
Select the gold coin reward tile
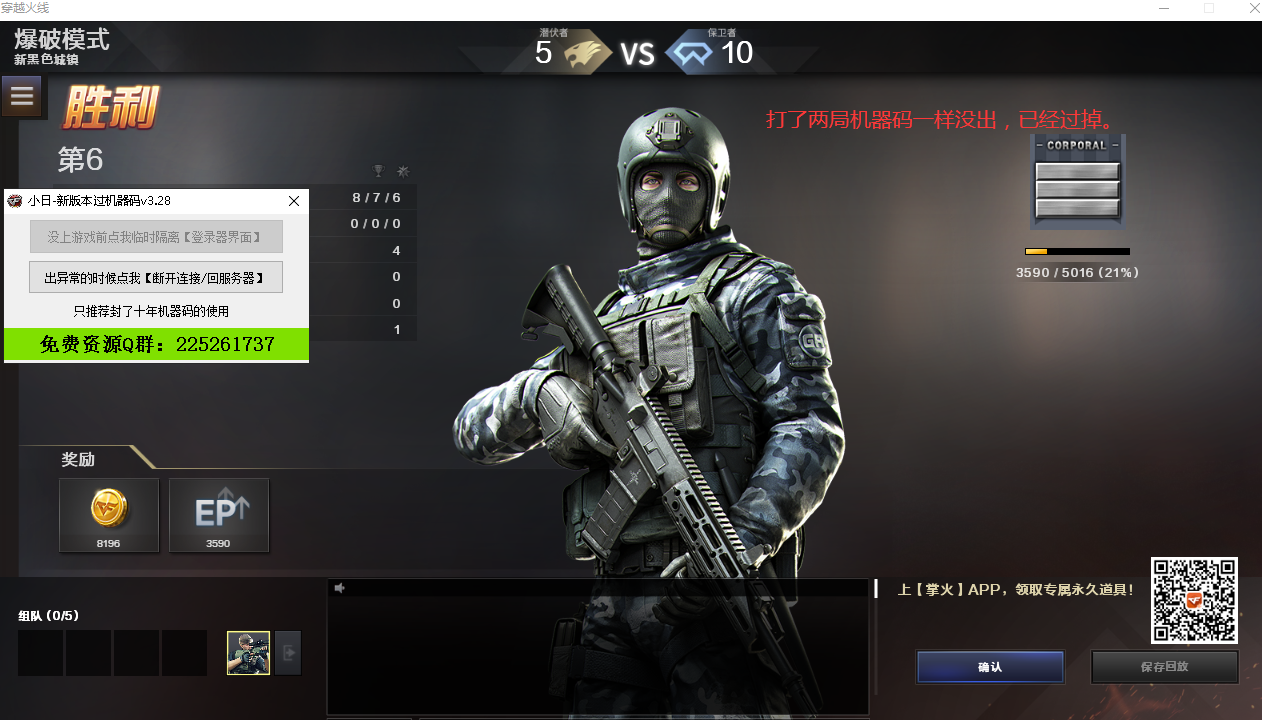pos(109,515)
